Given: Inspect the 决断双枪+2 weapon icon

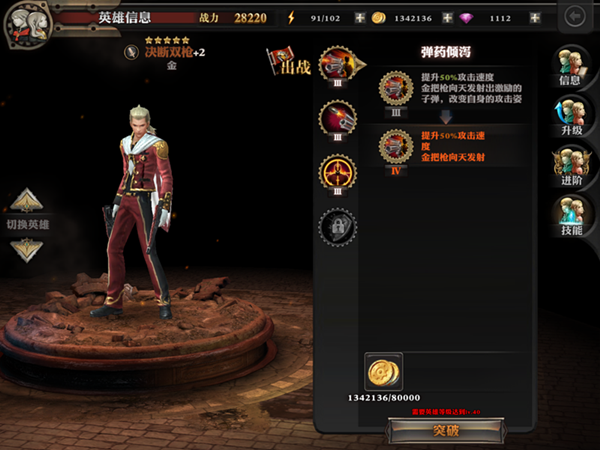Looking at the screenshot, I should (x=131, y=52).
